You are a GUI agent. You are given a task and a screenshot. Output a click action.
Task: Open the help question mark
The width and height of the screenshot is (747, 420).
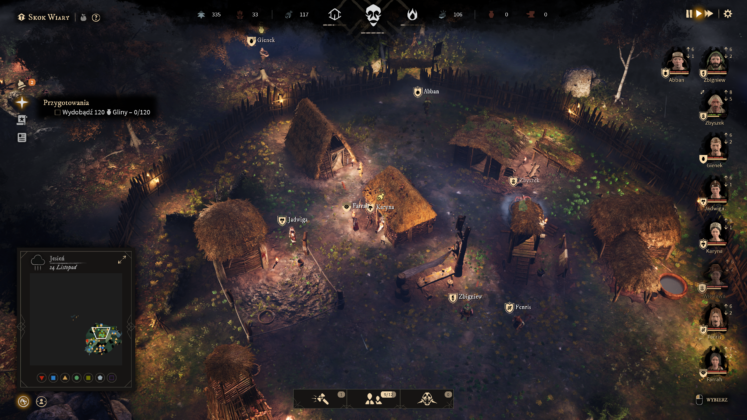click(x=96, y=17)
